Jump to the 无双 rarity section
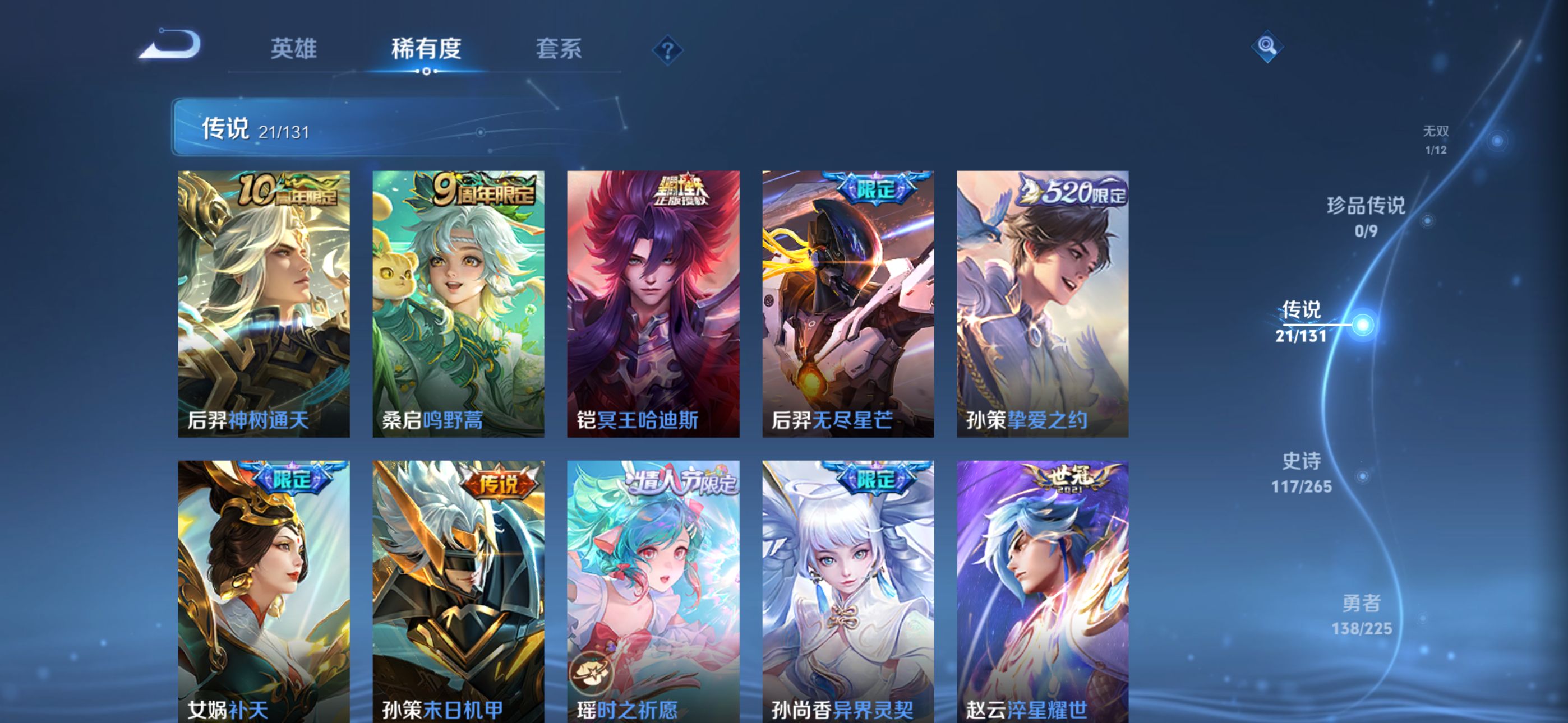 tap(1435, 140)
